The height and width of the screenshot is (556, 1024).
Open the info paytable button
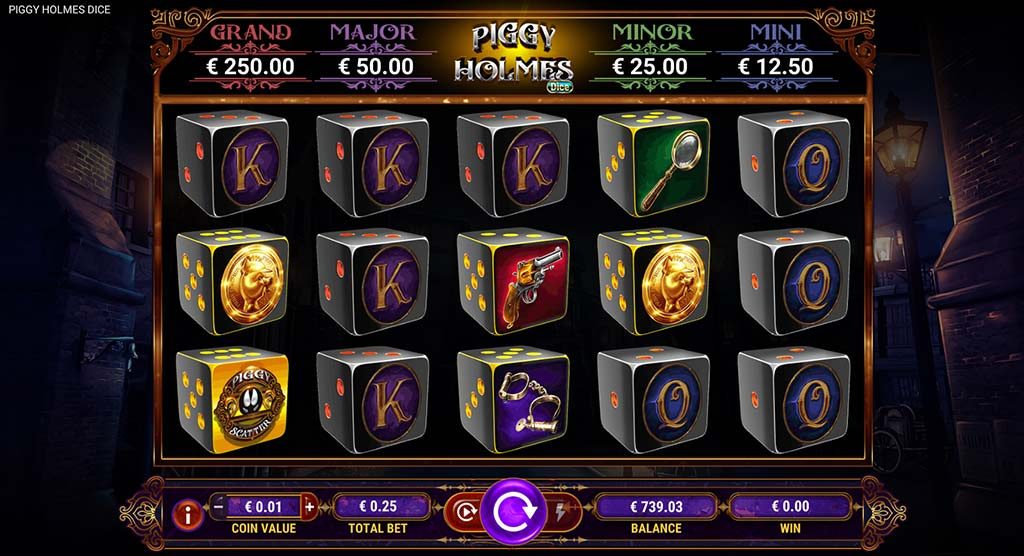(x=186, y=515)
